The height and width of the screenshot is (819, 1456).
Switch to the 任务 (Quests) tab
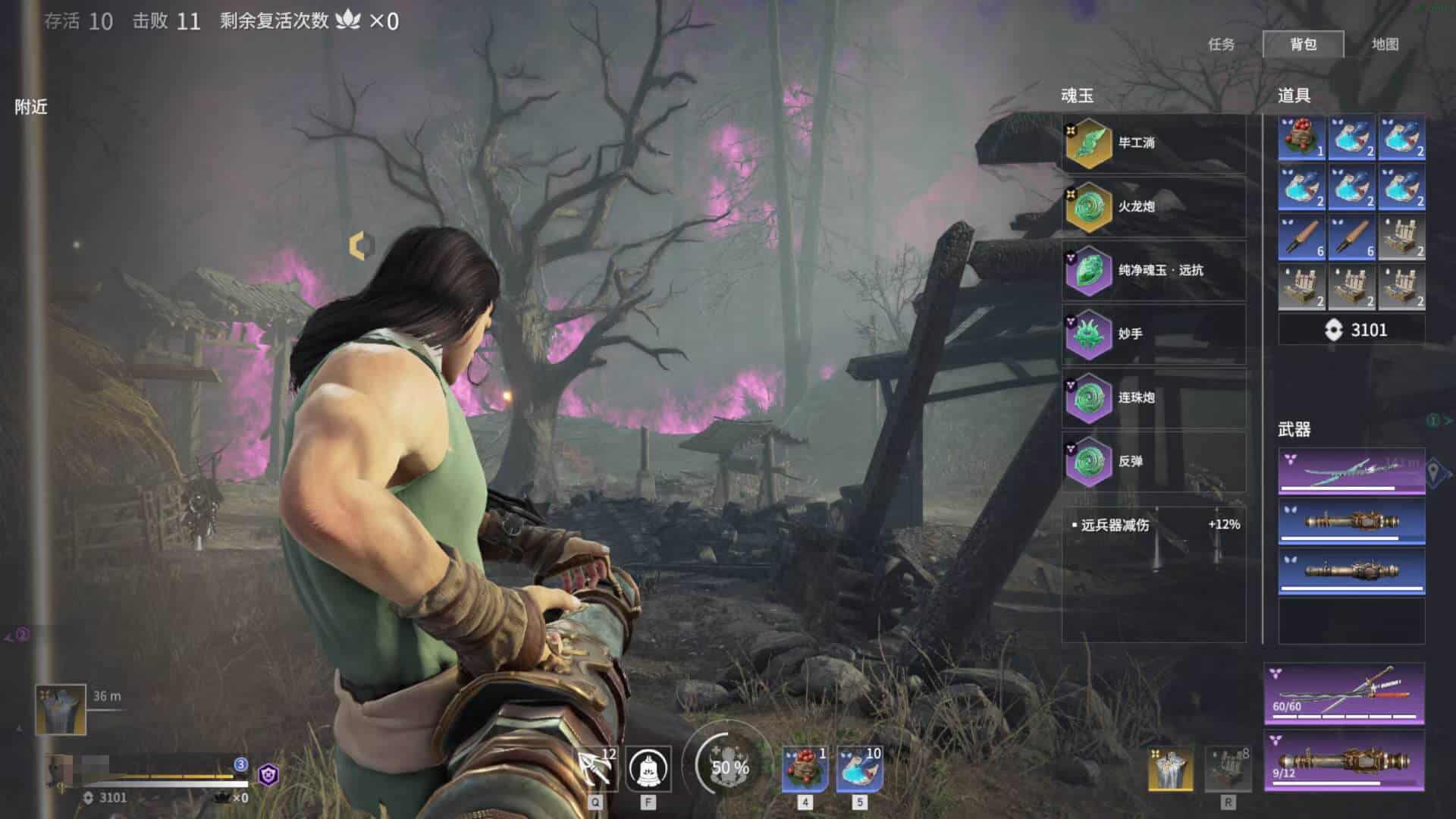point(1221,45)
